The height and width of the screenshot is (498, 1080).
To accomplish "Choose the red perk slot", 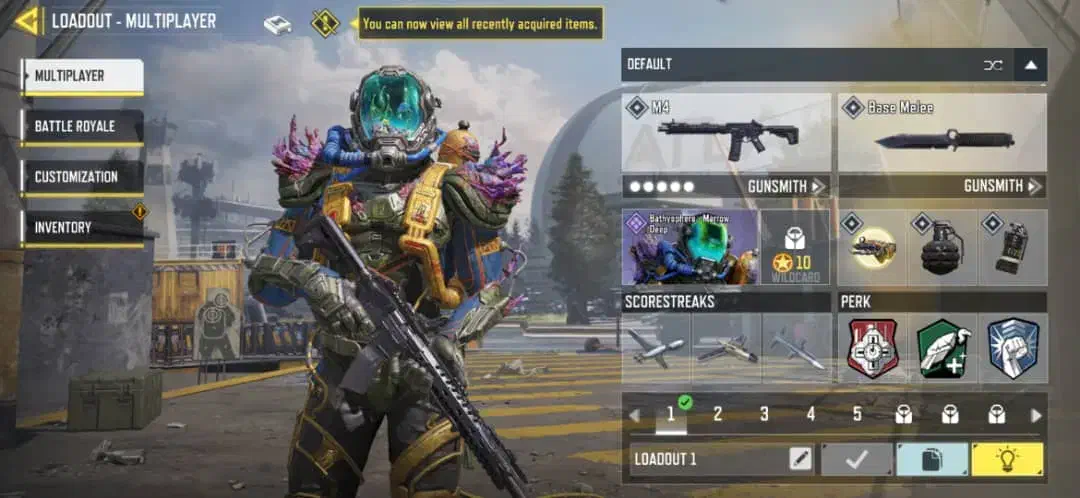I will pos(873,348).
